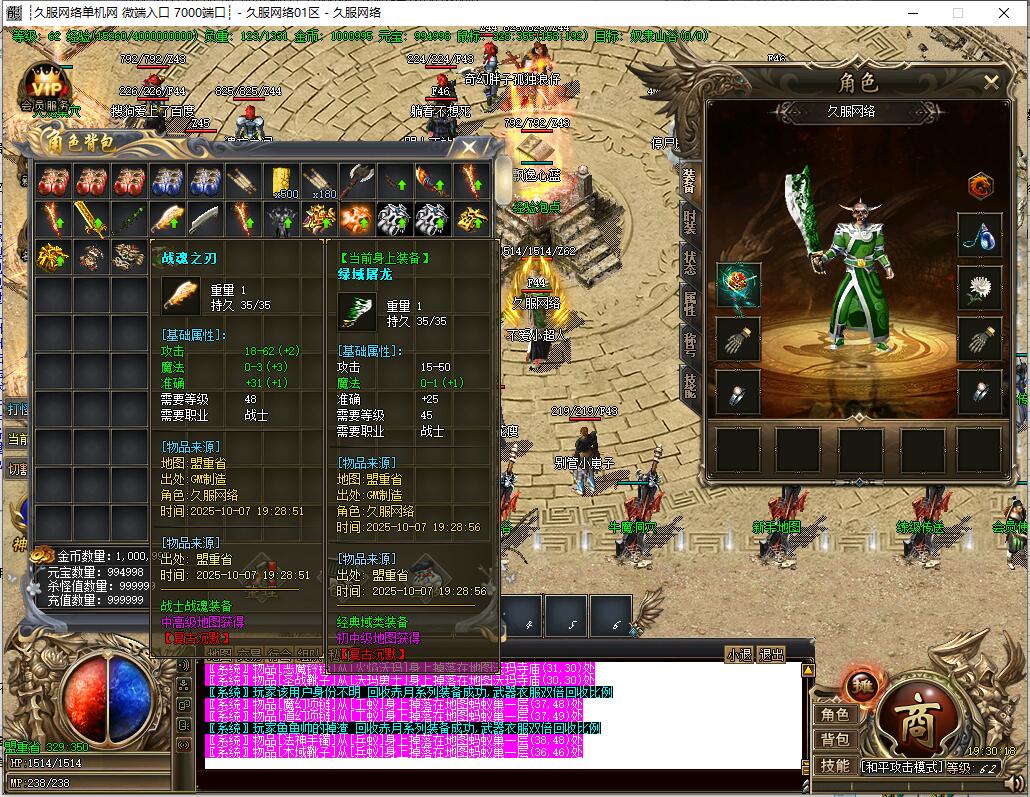Open the 技能 (skills) tab in character panel
Image resolution: width=1030 pixels, height=797 pixels.
690,384
